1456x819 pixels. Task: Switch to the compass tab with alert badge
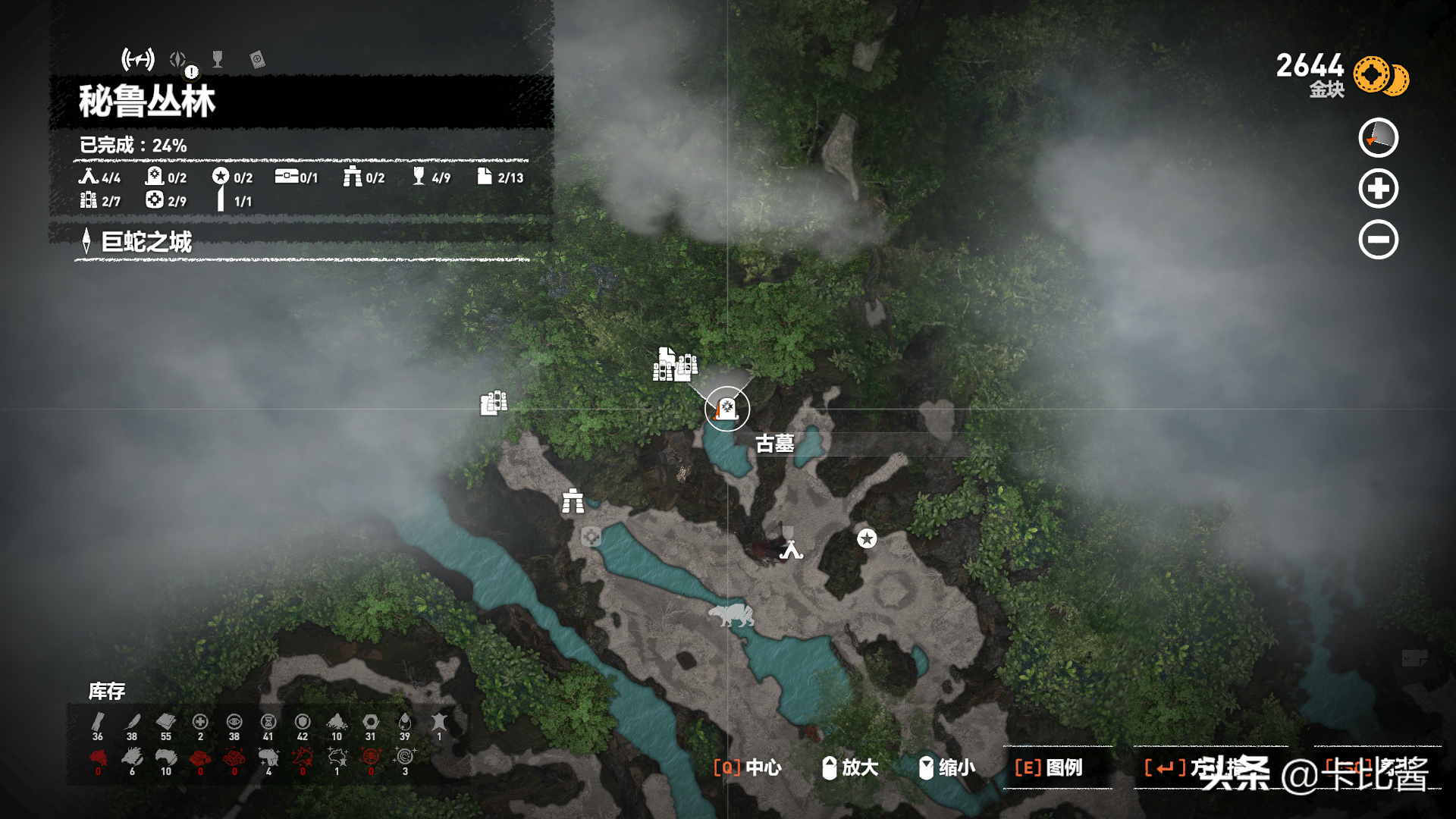179,60
